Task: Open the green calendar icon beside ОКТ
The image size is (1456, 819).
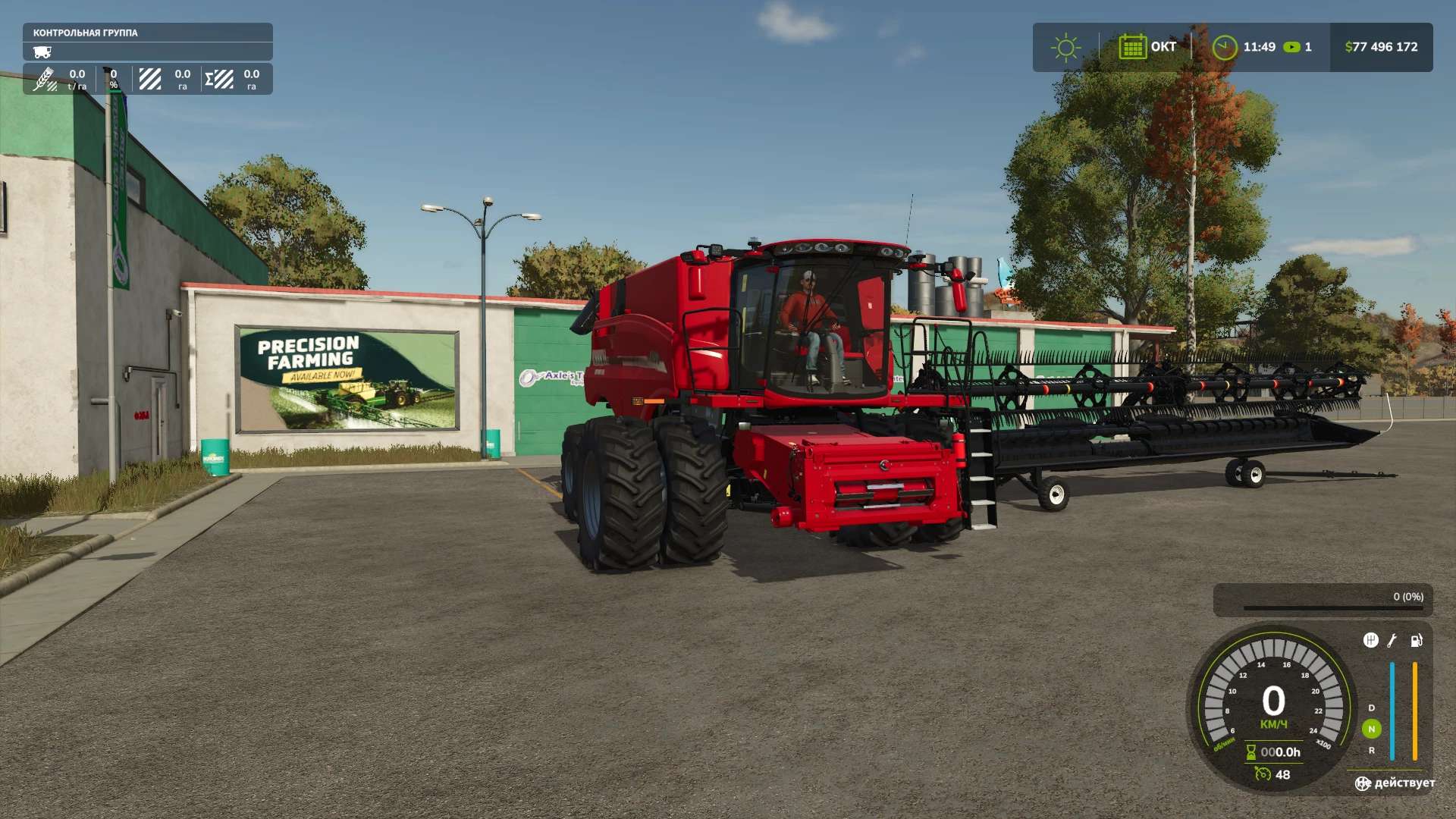Action: 1133,47
